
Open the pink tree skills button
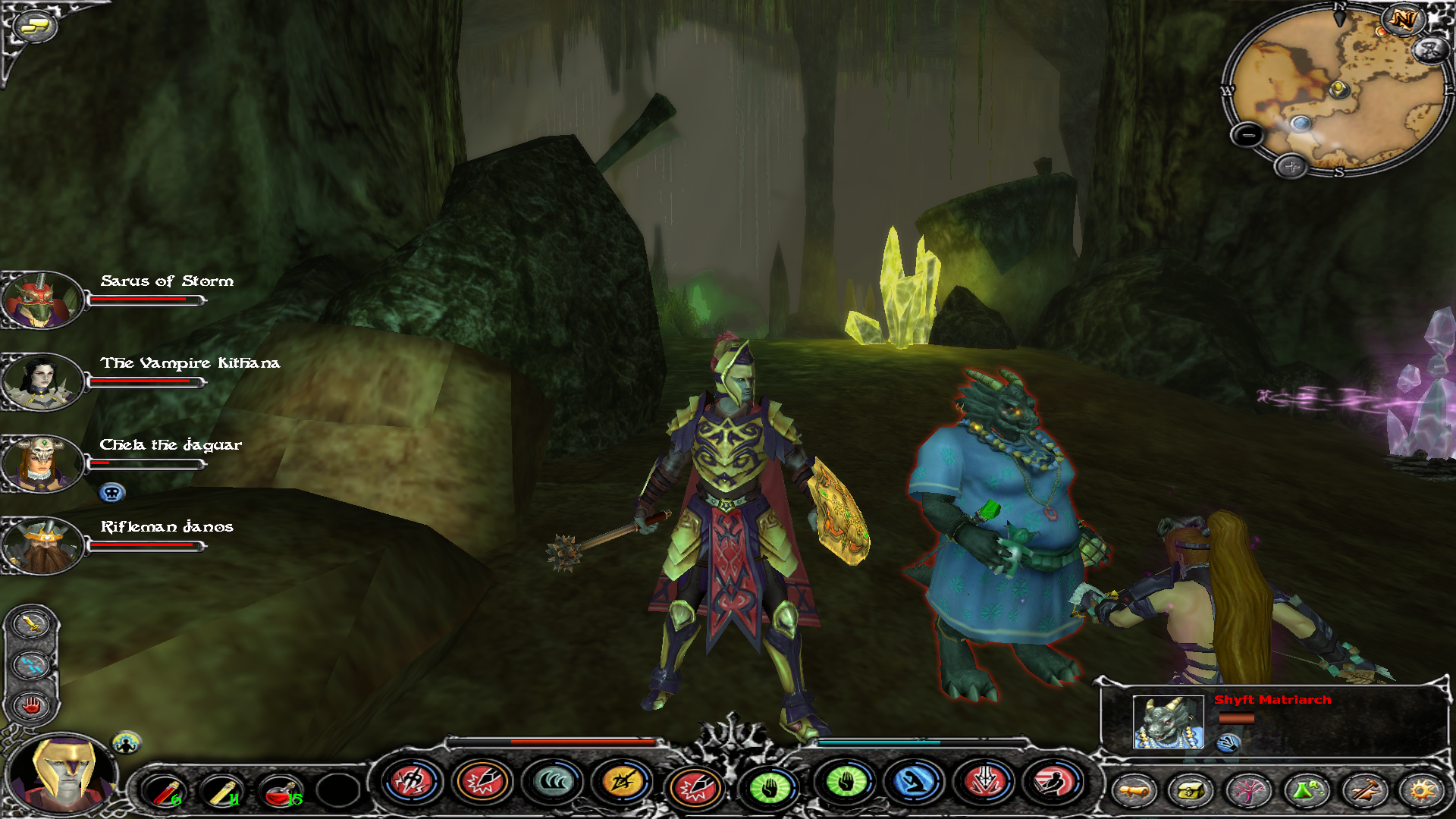[x=1248, y=791]
